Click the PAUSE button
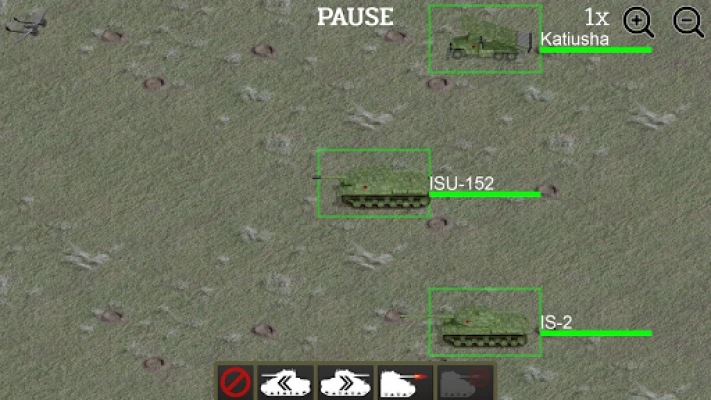Viewport: 711px width, 400px height. pyautogui.click(x=355, y=17)
